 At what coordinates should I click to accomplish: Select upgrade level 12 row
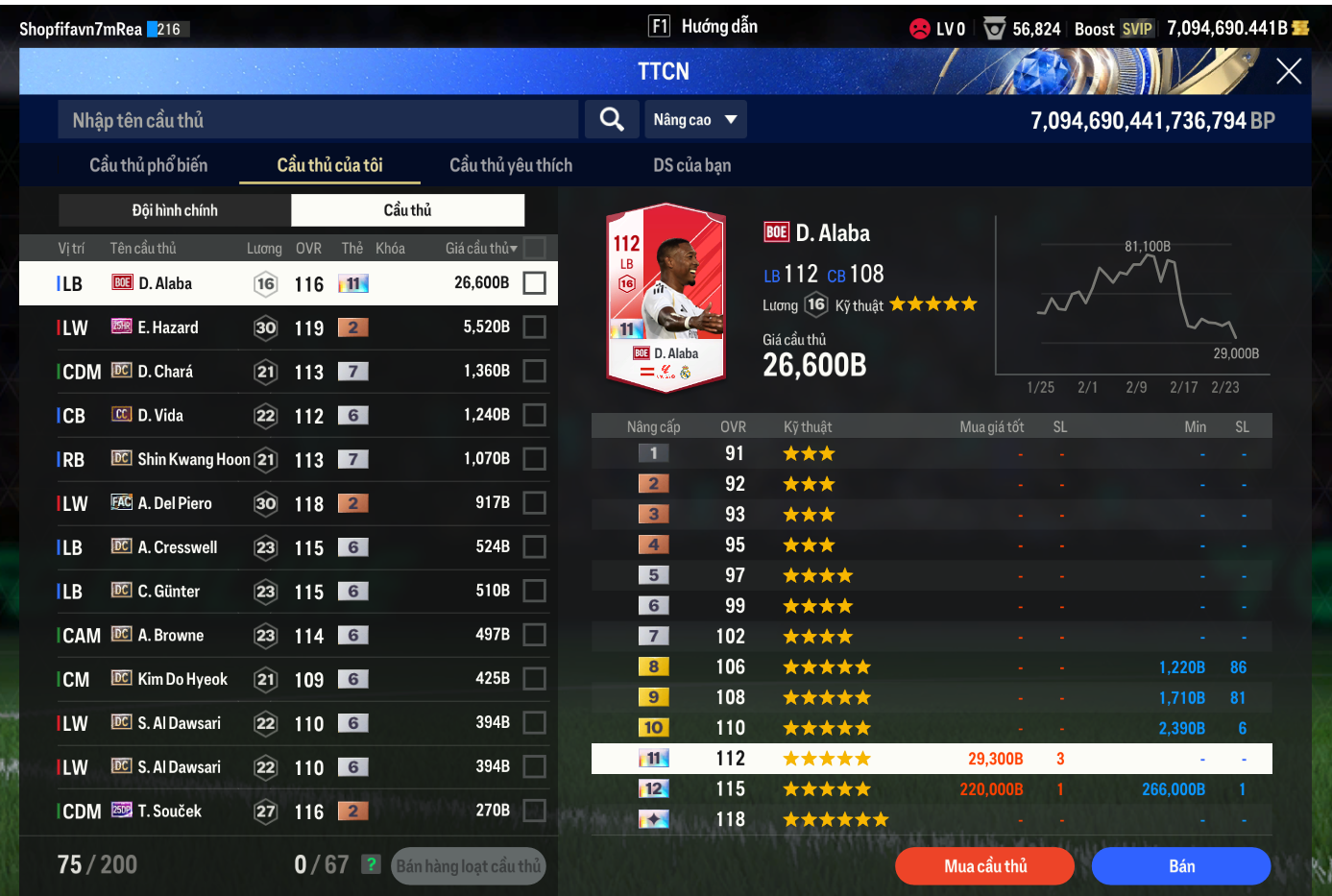click(x=931, y=789)
